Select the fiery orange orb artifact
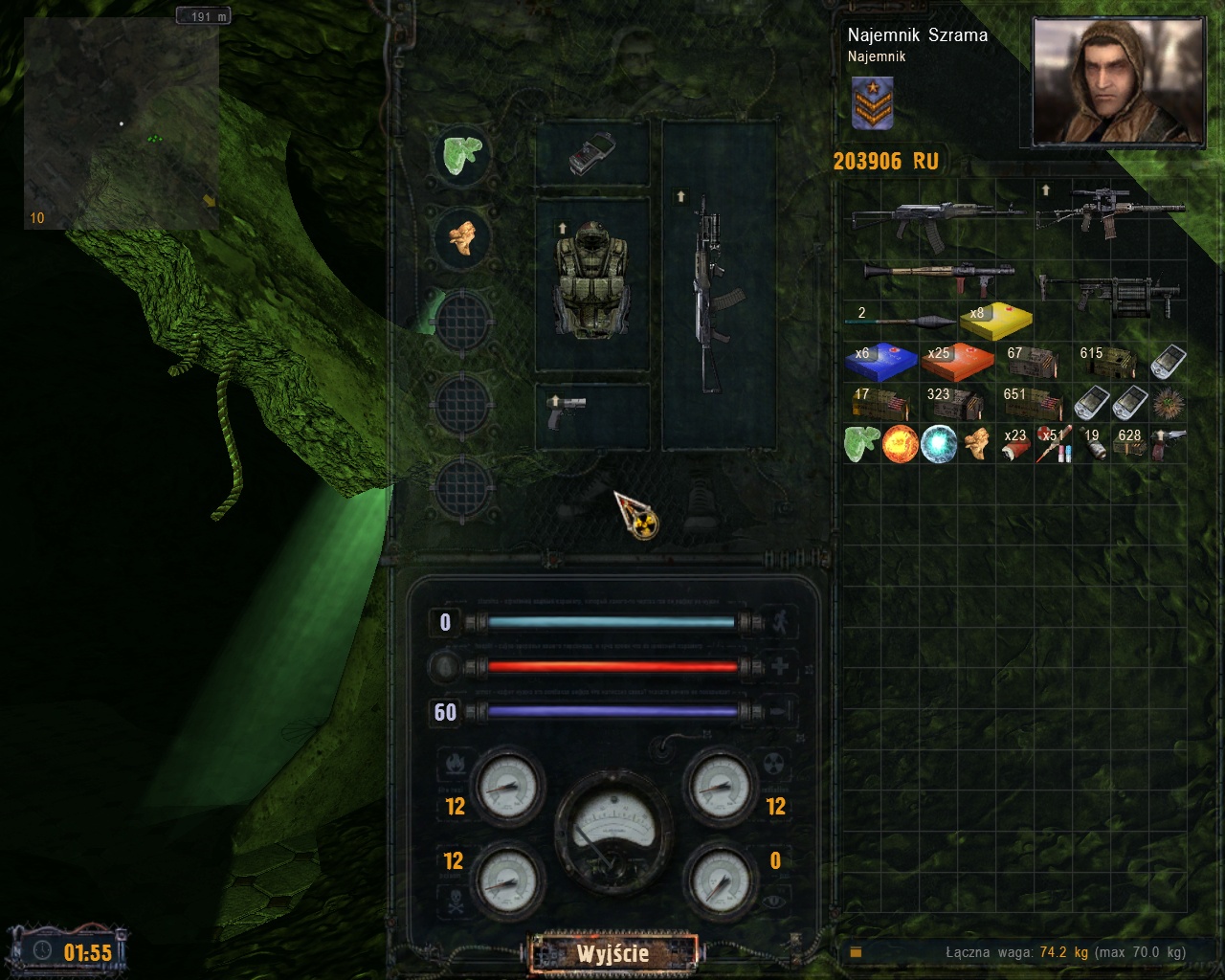The height and width of the screenshot is (980, 1225). coord(900,444)
